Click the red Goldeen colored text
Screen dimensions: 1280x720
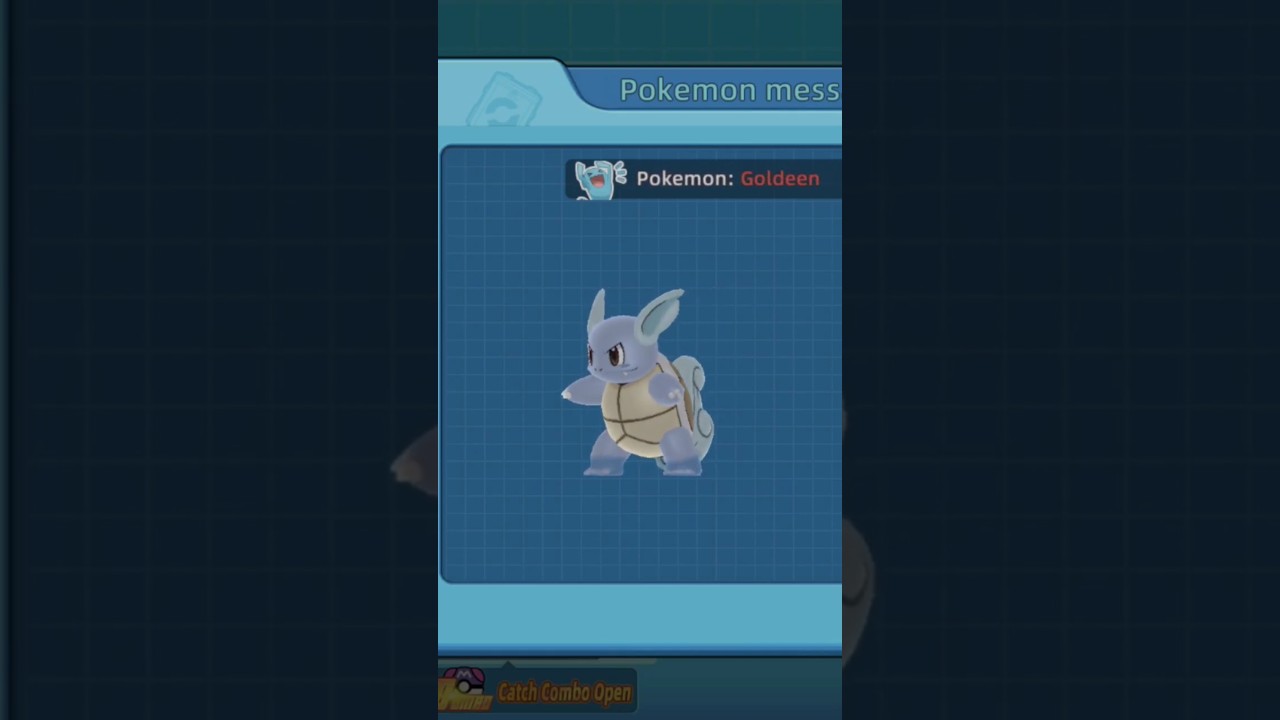tap(780, 178)
